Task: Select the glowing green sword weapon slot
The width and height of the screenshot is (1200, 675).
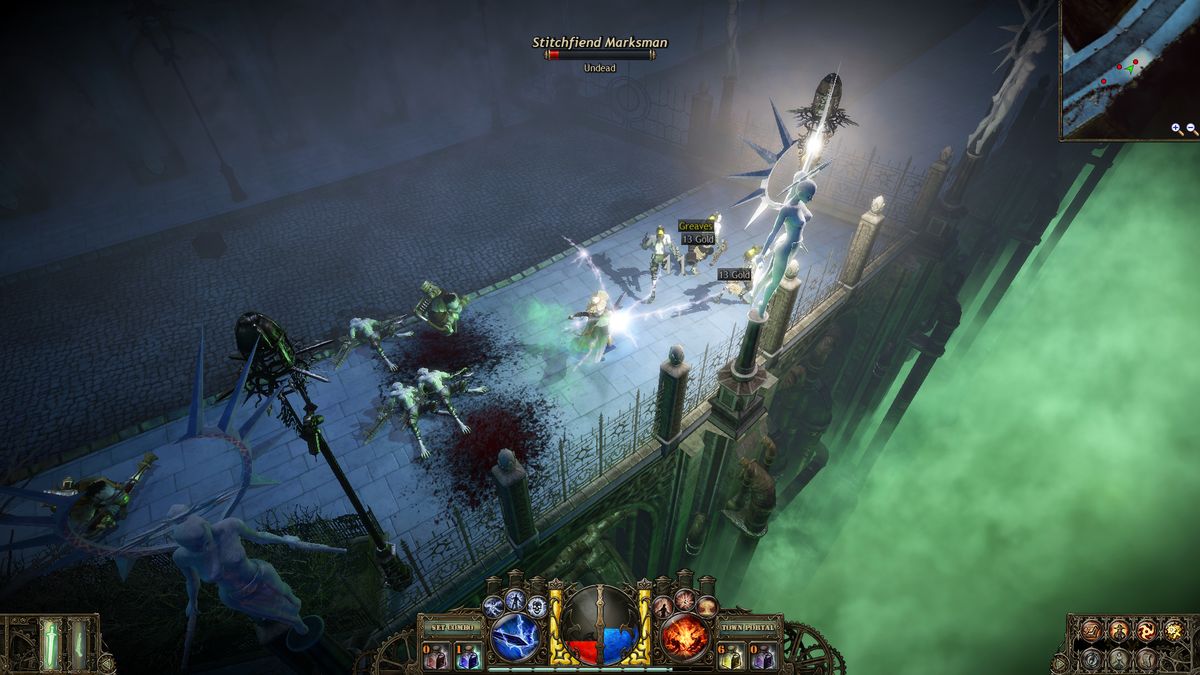Action: click(x=49, y=643)
